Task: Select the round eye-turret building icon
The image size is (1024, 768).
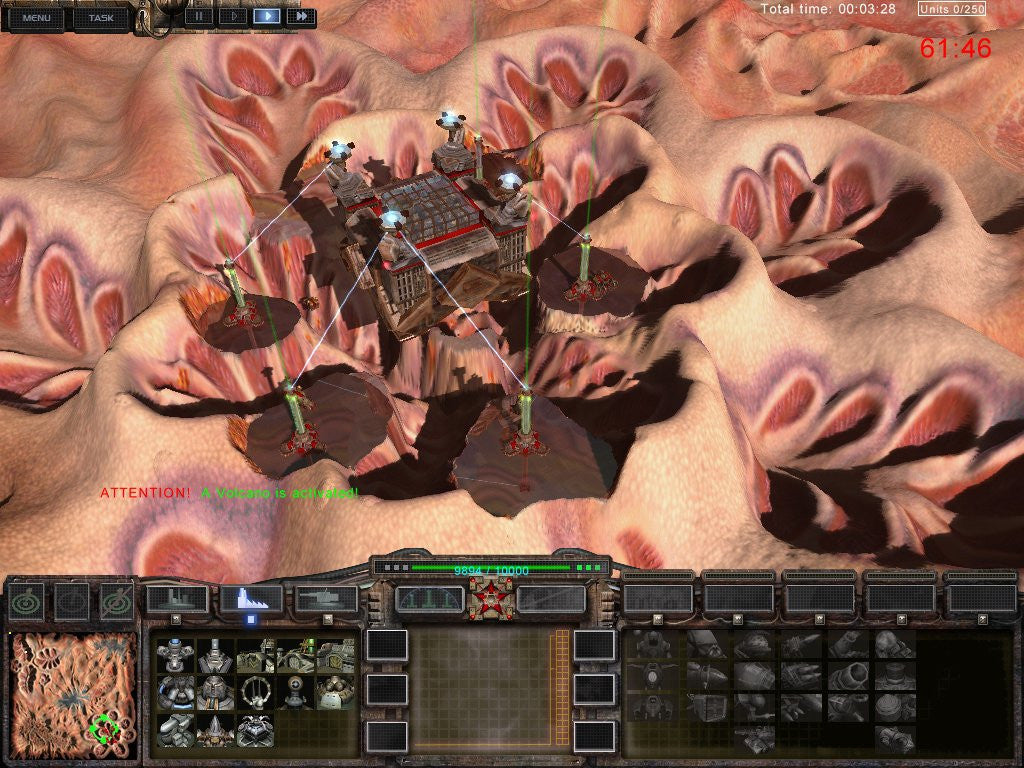Action: click(295, 691)
